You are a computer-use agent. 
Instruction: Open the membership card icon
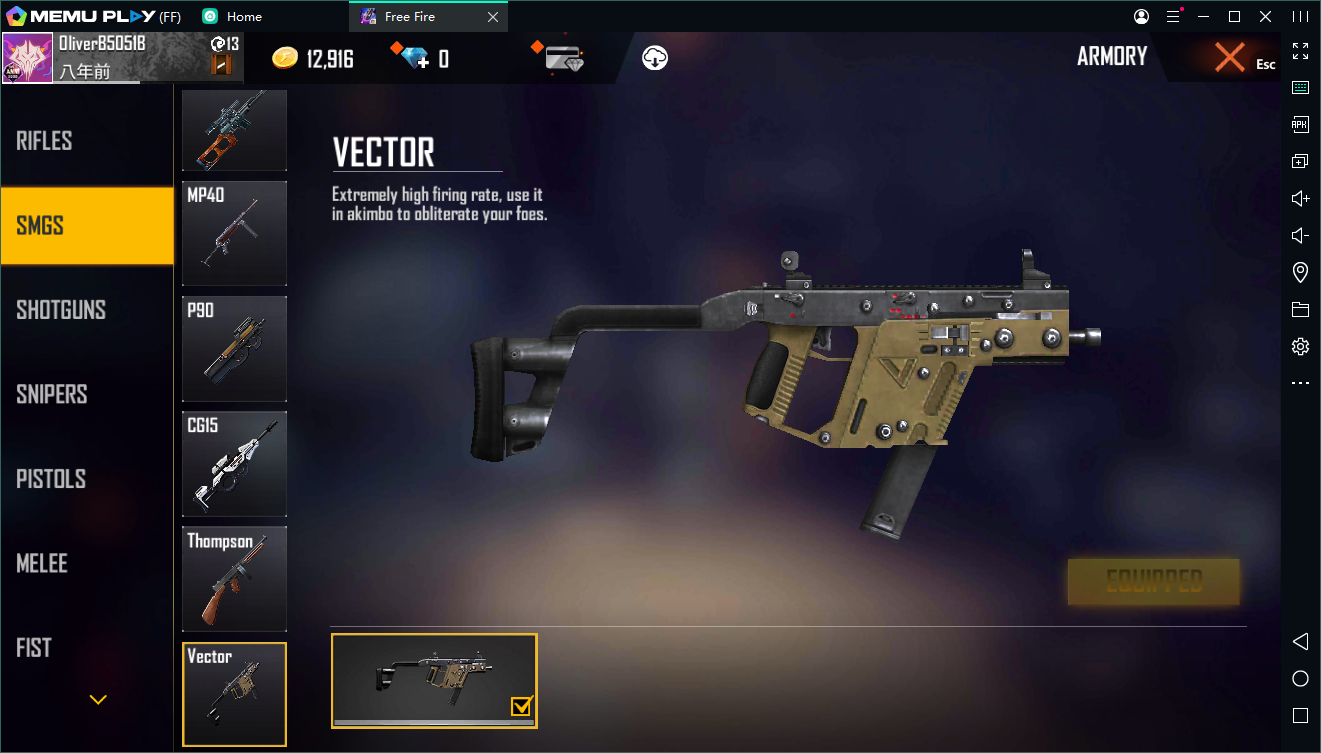[x=565, y=58]
